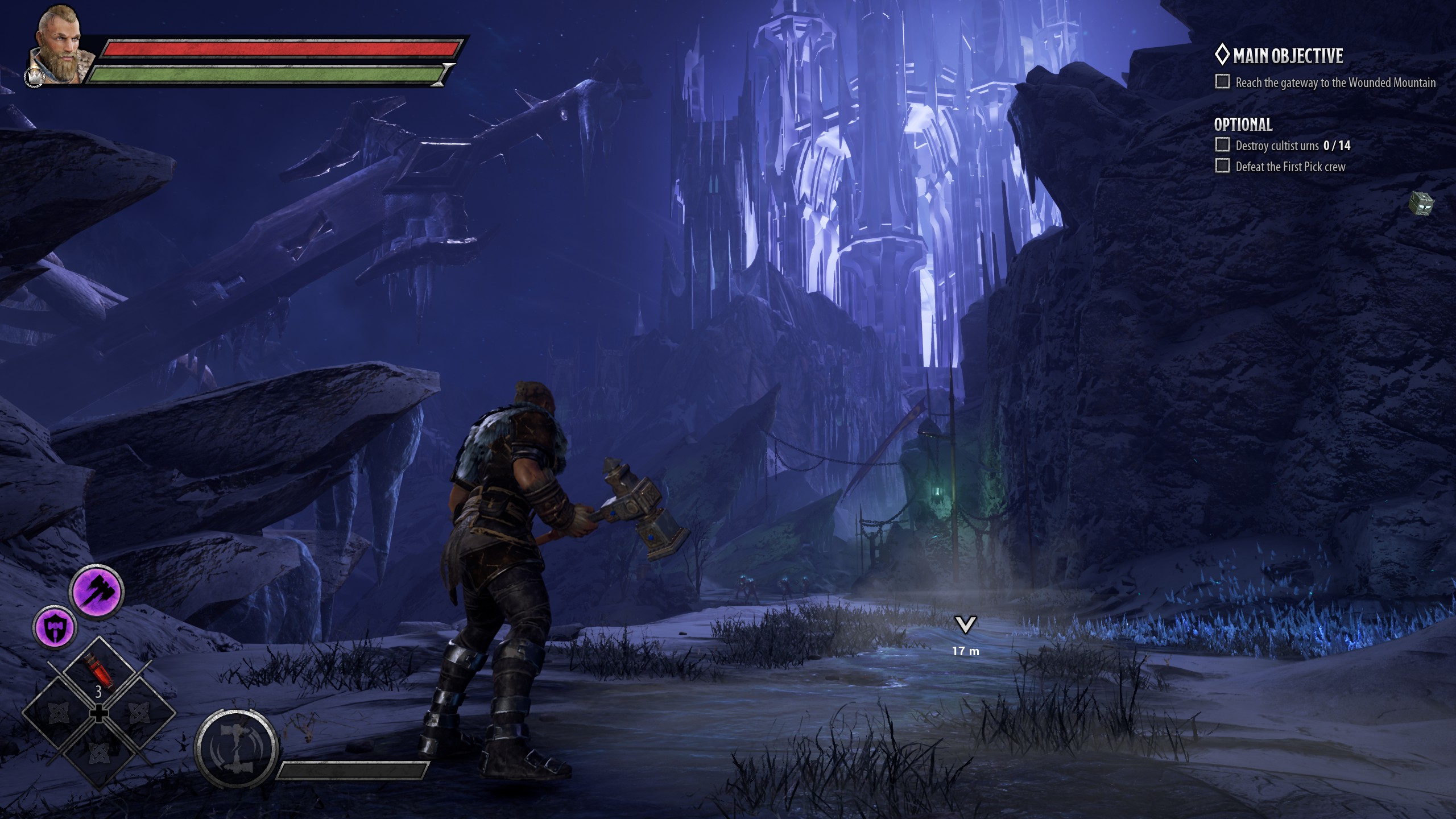1456x819 pixels.
Task: Tick the Defeat the First Pick crew checkbox
Action: (x=1222, y=166)
